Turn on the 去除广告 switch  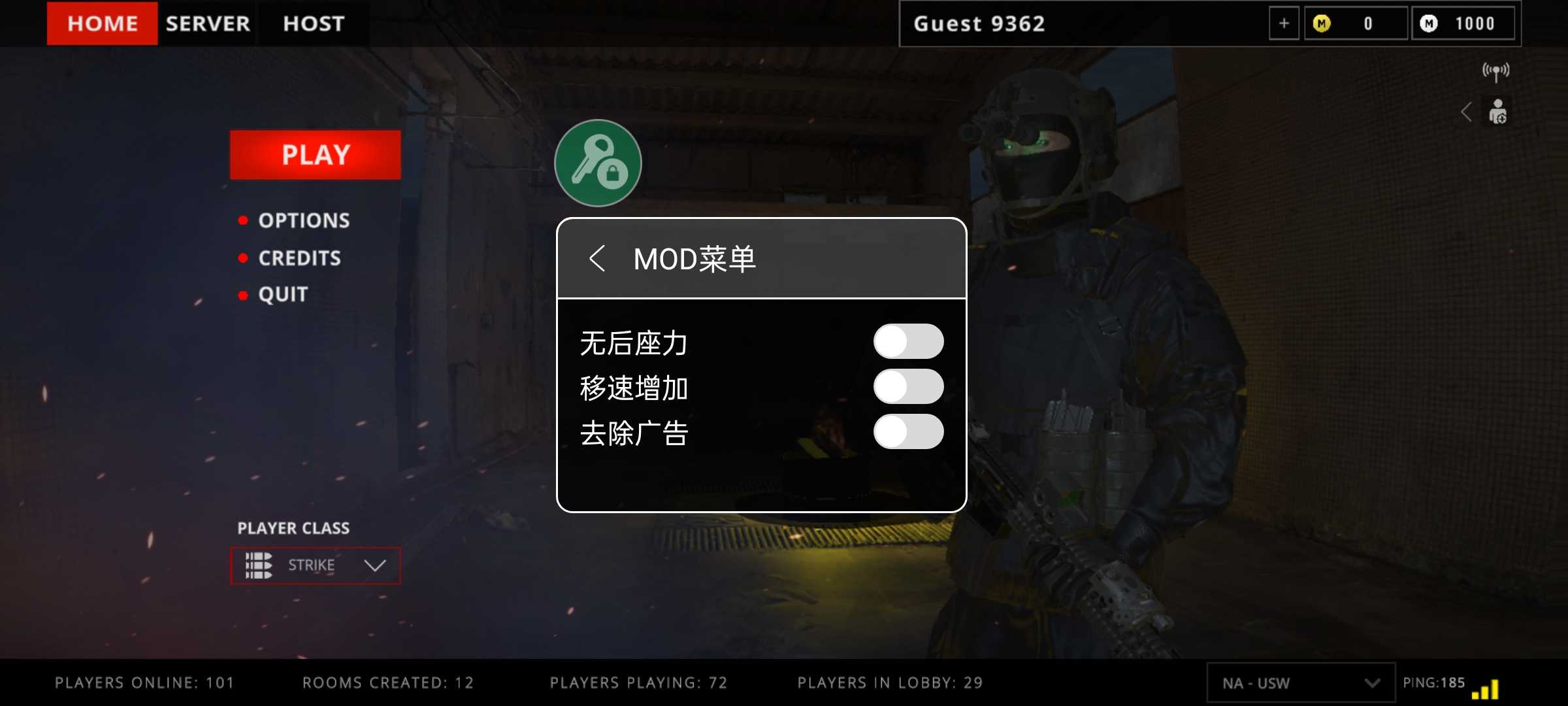(908, 431)
